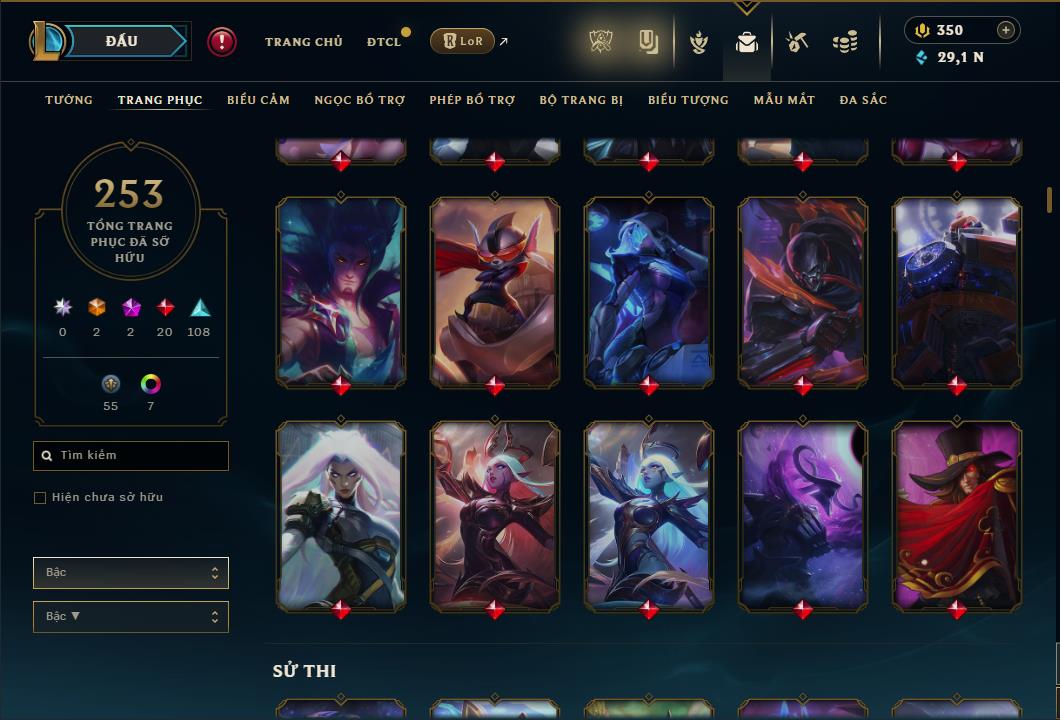Add more RP with plus button
The image size is (1060, 720).
(x=1005, y=30)
